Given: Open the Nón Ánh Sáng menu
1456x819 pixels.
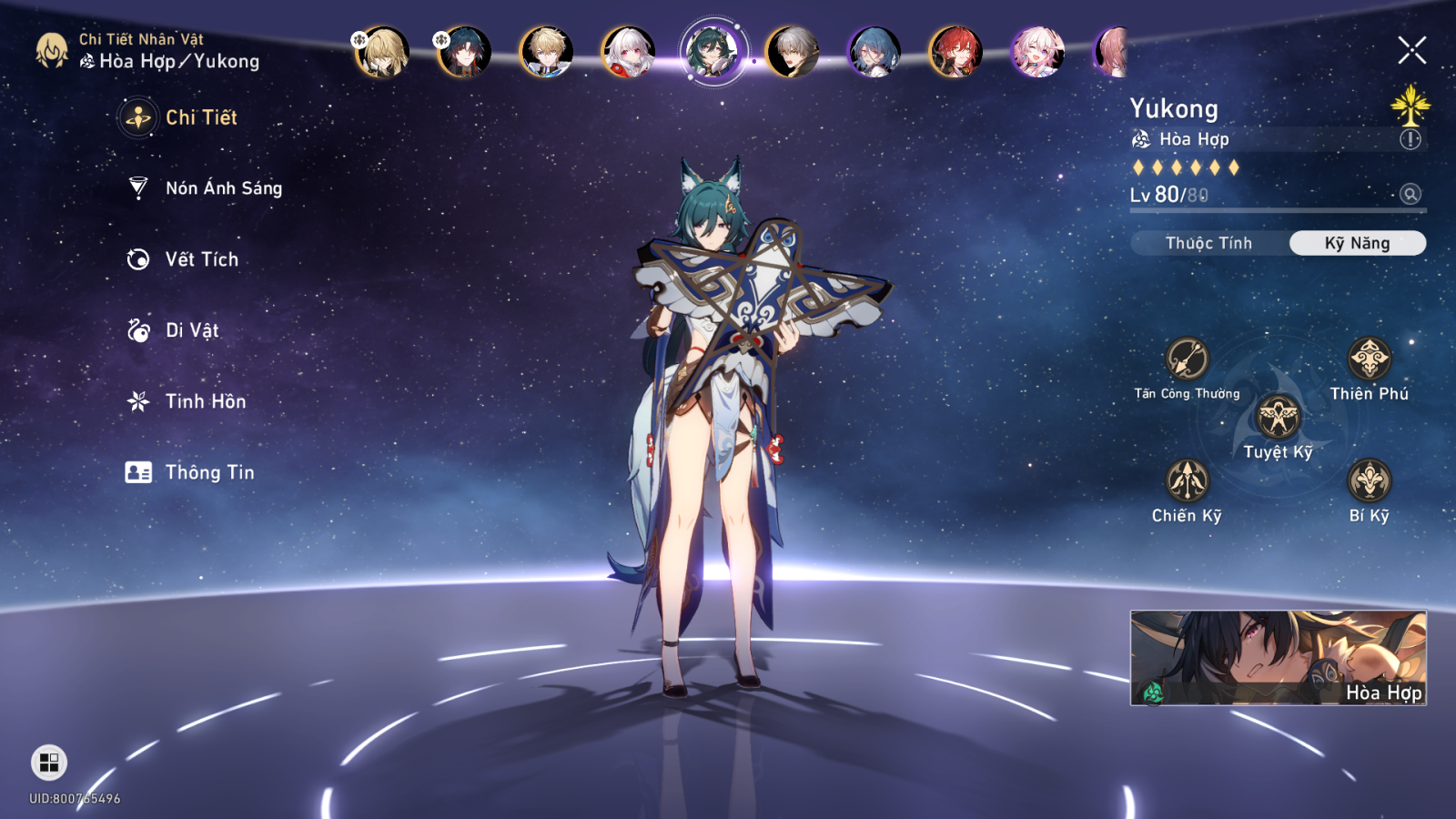Looking at the screenshot, I should tap(223, 188).
